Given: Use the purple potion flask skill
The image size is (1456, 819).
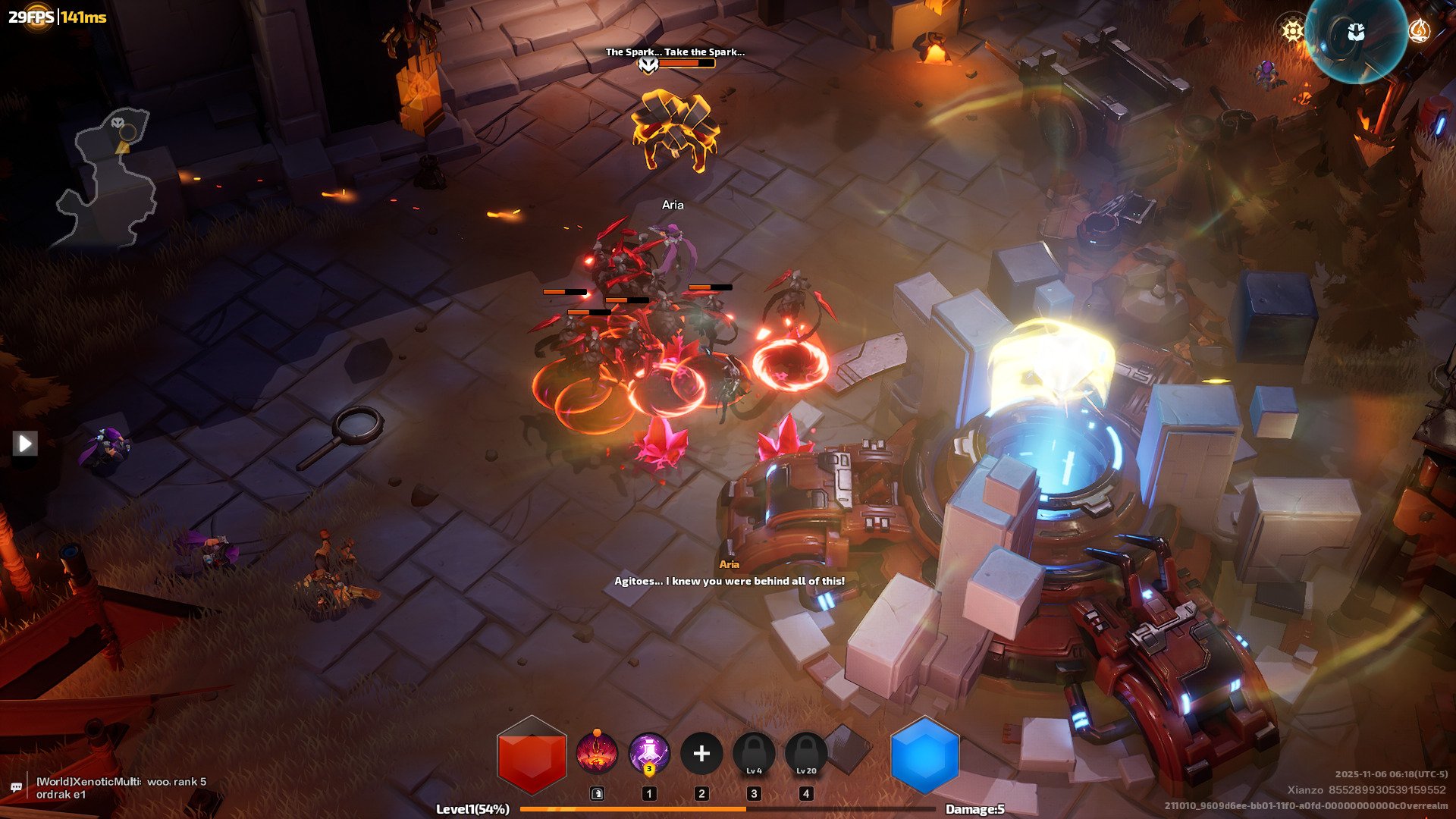Looking at the screenshot, I should click(649, 754).
